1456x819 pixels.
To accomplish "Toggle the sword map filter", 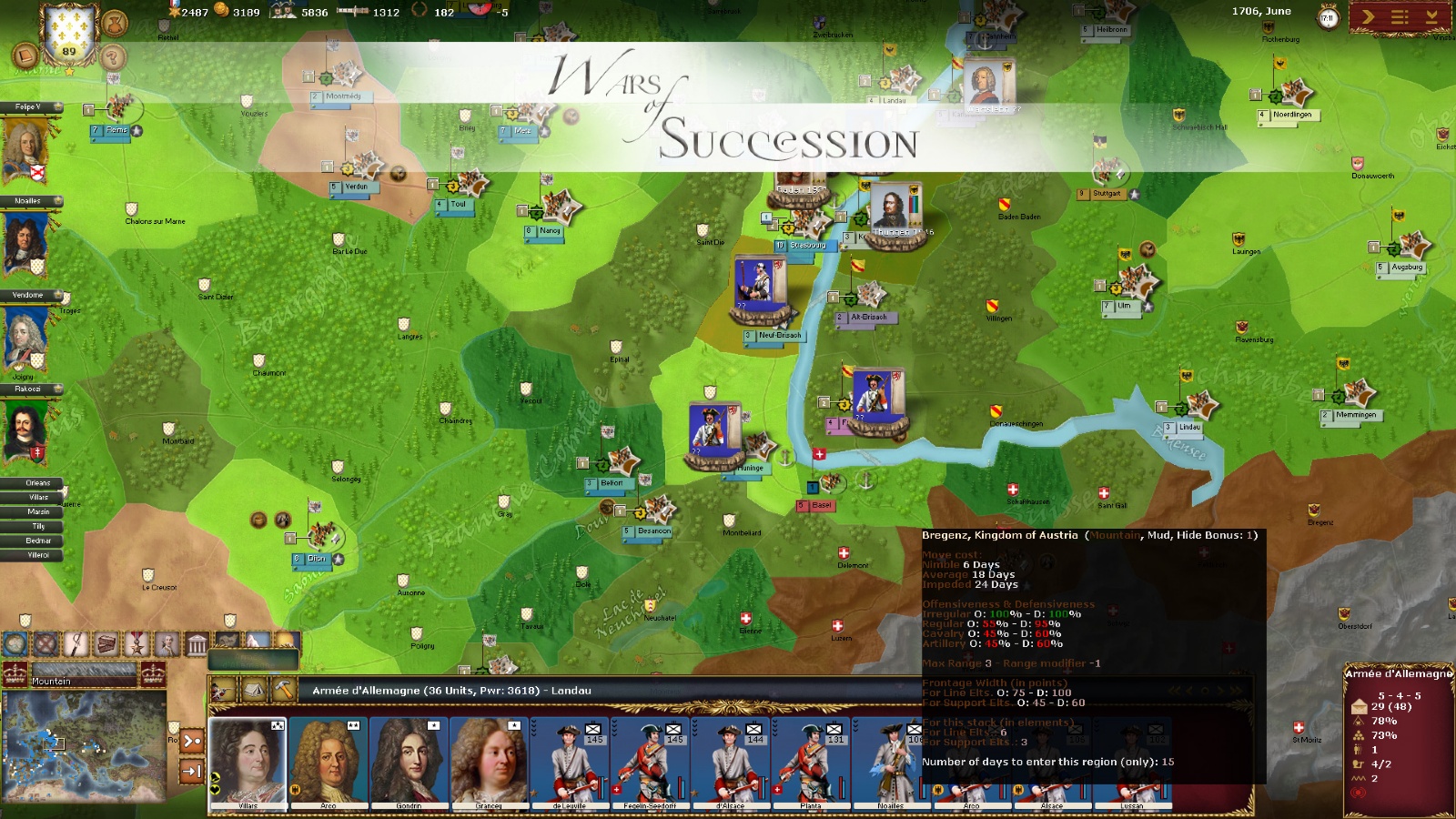I will point(76,644).
